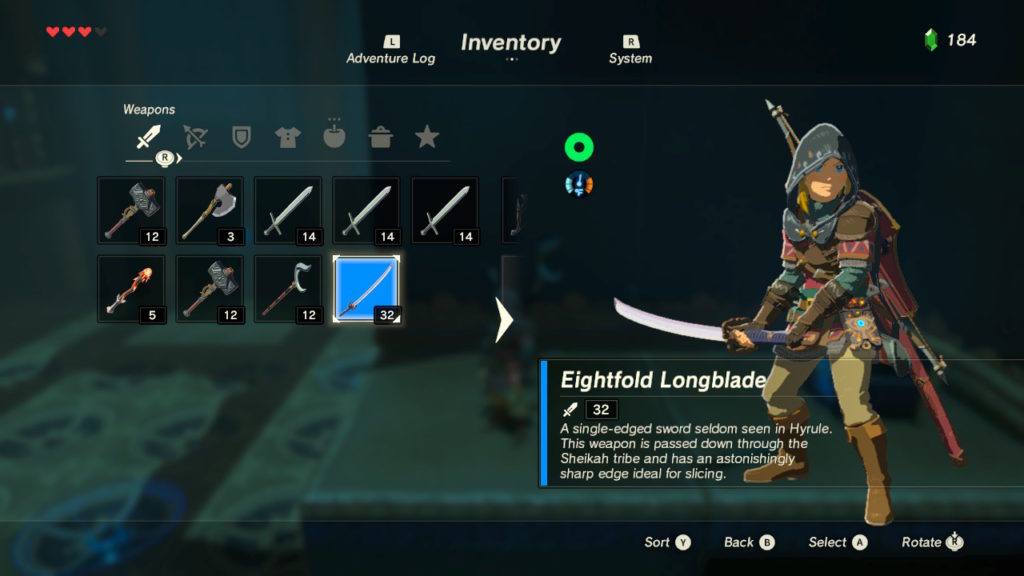The height and width of the screenshot is (576, 1024).
Task: Select the Weapons sword tab
Action: click(148, 137)
